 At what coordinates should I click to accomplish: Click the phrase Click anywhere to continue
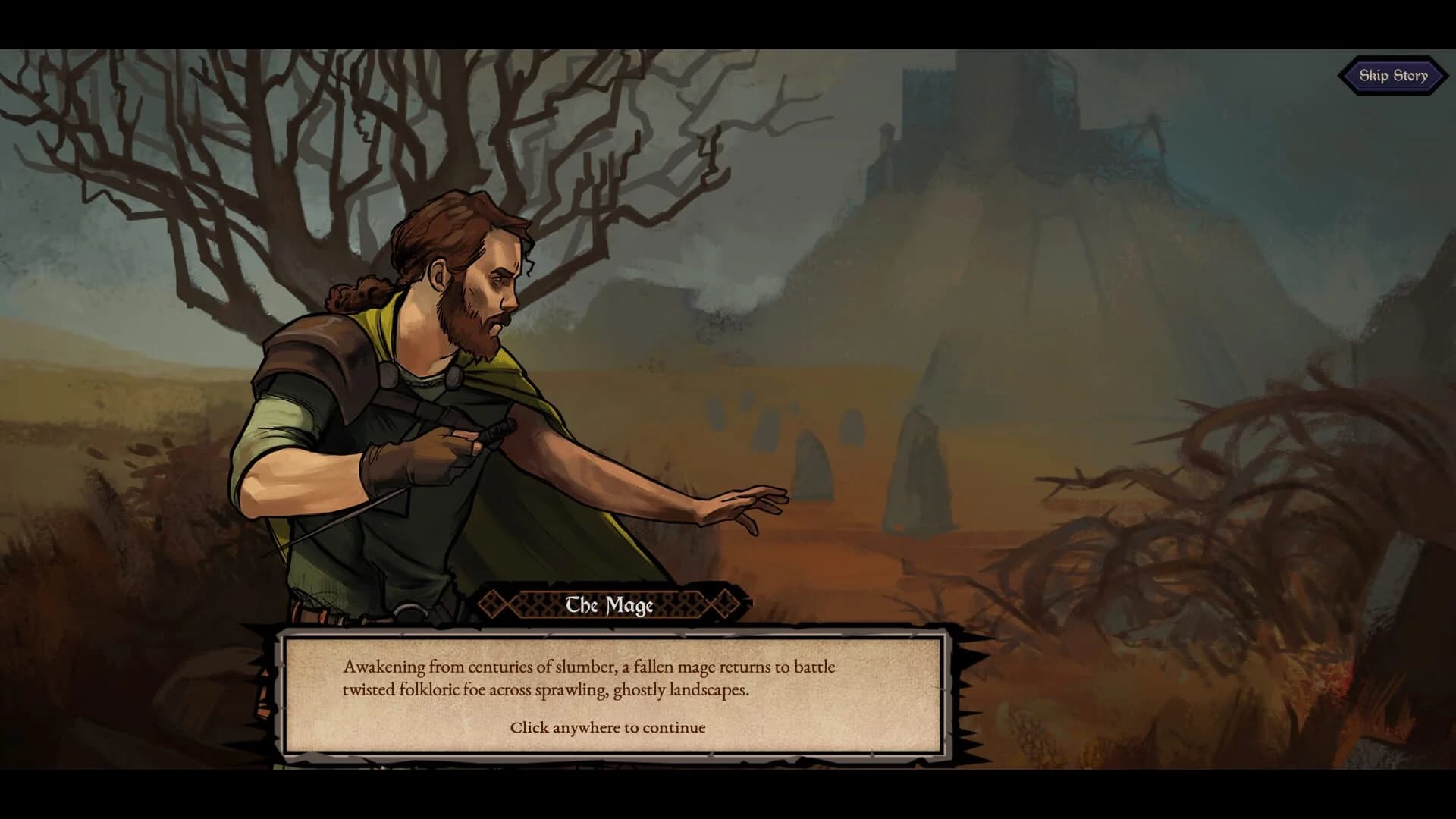pos(607,726)
